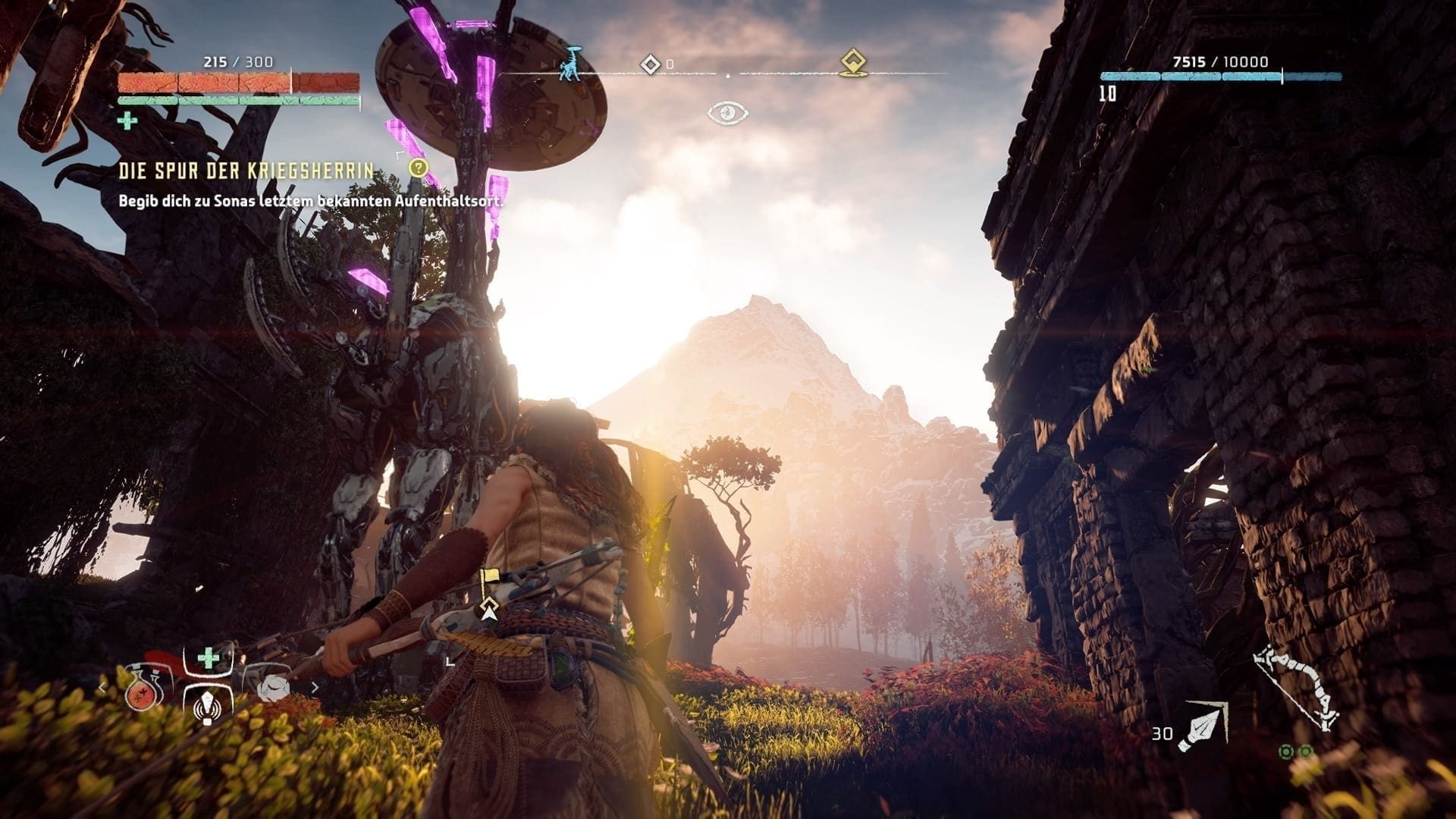Choose the arrowhead ammo type icon
The height and width of the screenshot is (819, 1456).
[1203, 726]
